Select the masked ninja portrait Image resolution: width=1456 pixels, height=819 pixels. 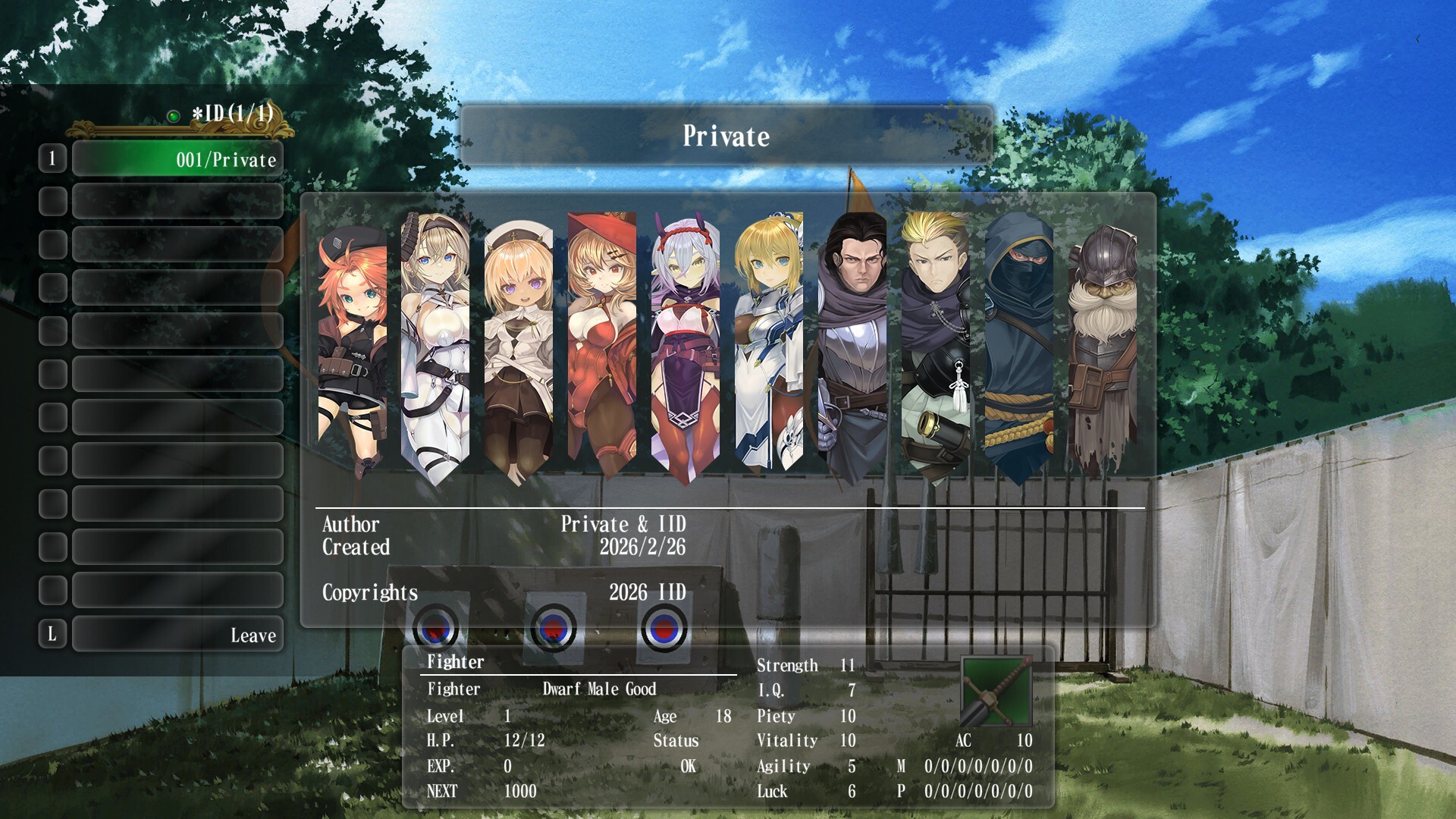point(1021,341)
